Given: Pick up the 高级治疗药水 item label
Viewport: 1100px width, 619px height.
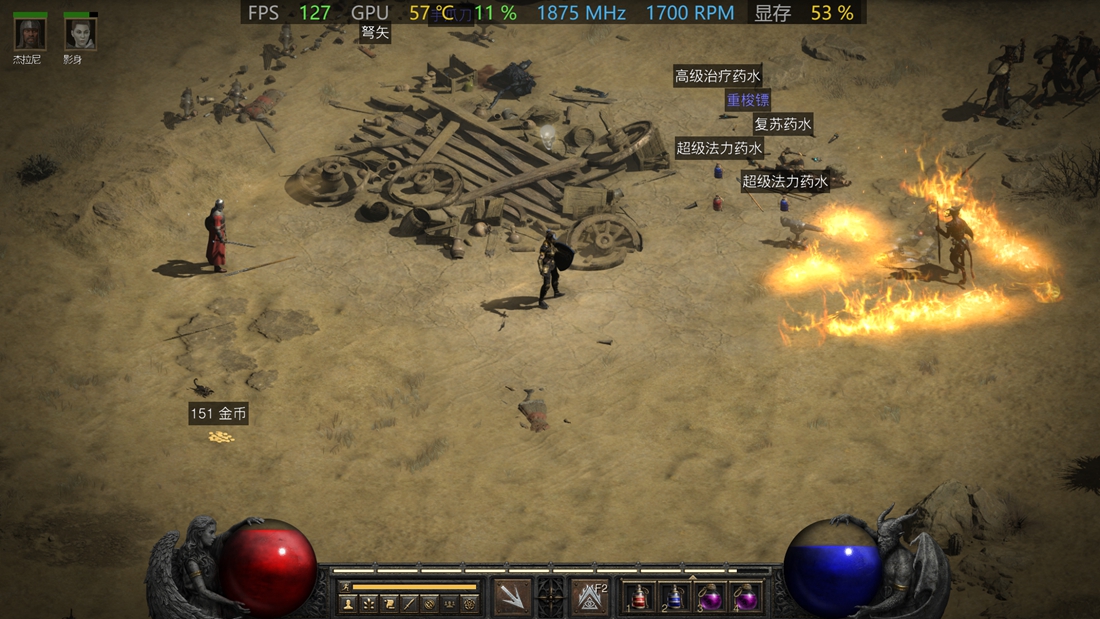Looking at the screenshot, I should [718, 76].
